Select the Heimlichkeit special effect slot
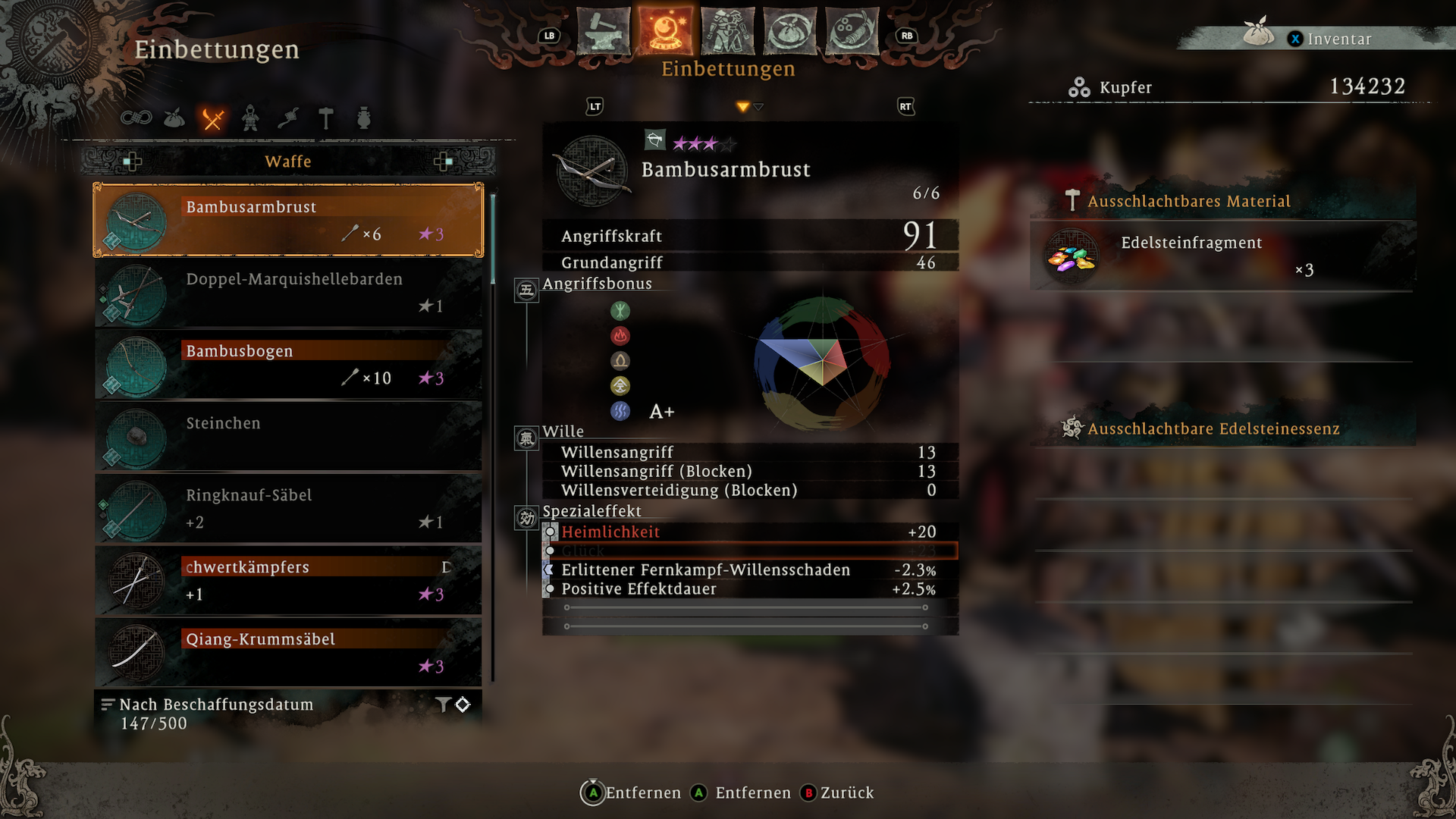Image resolution: width=1456 pixels, height=819 pixels. [749, 532]
